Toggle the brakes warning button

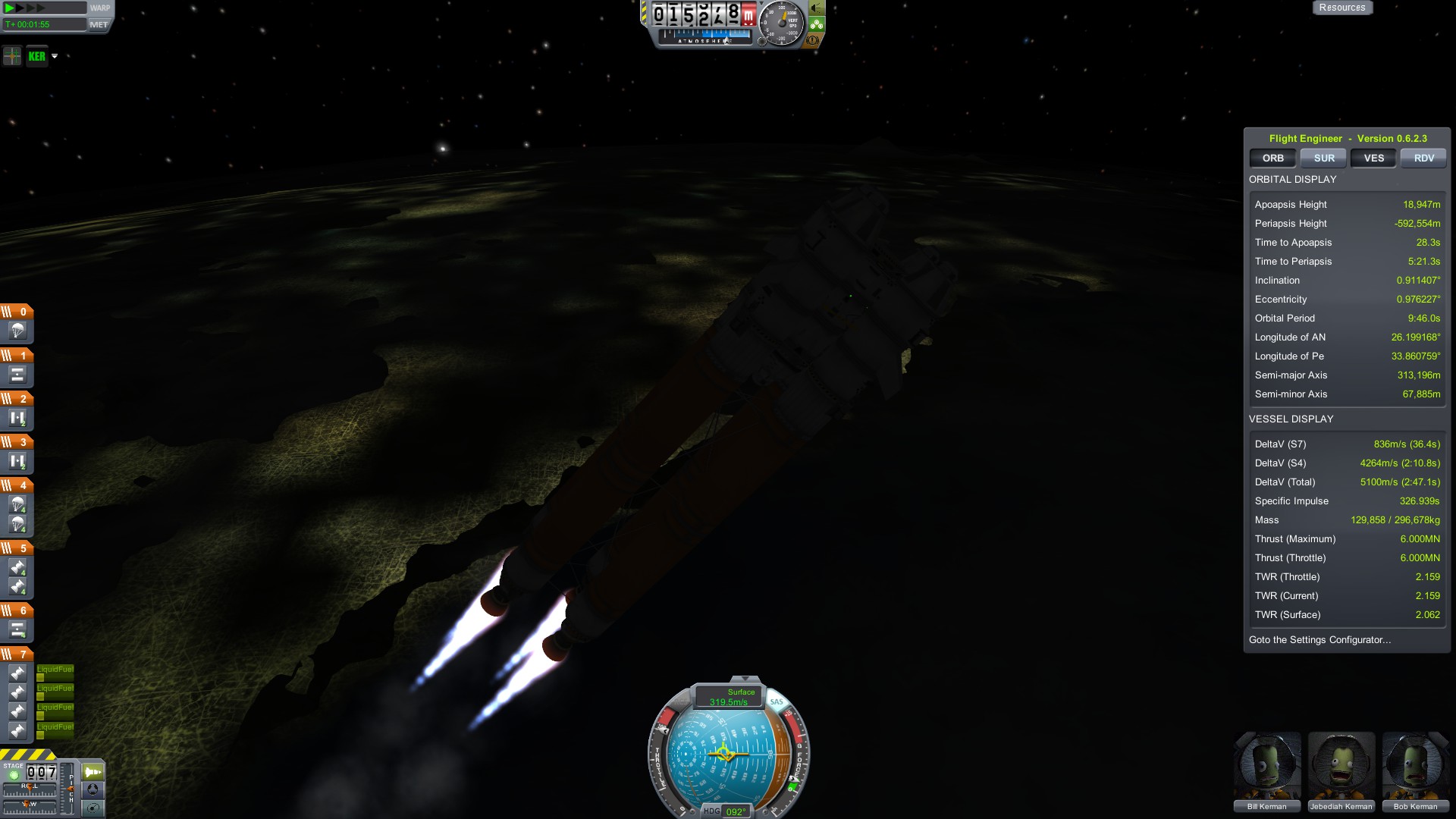(x=813, y=39)
